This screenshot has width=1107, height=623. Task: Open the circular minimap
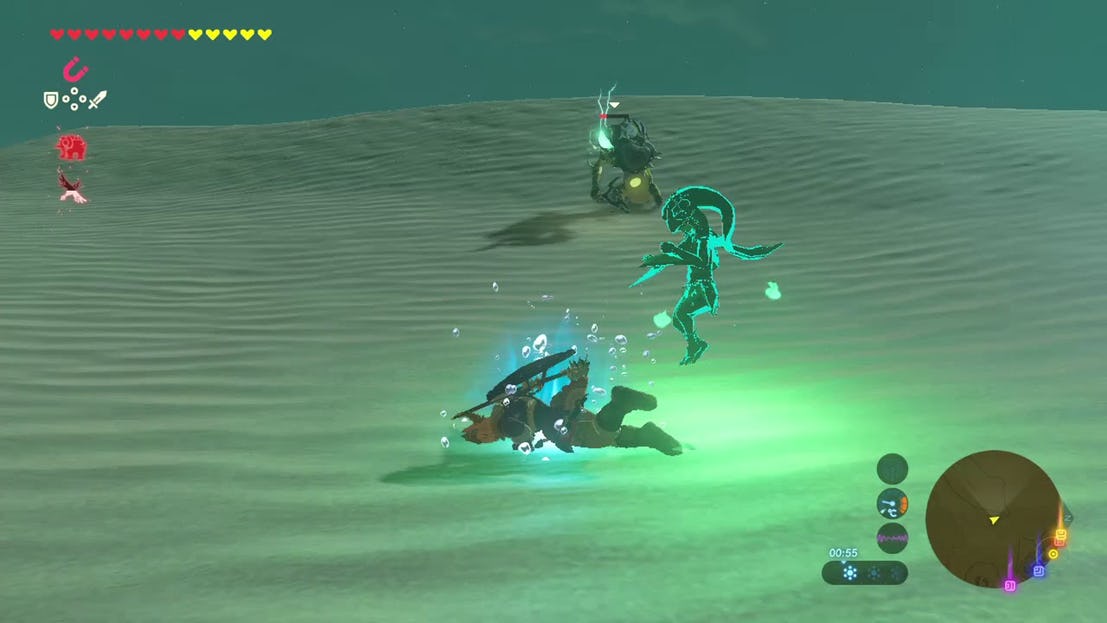point(993,518)
